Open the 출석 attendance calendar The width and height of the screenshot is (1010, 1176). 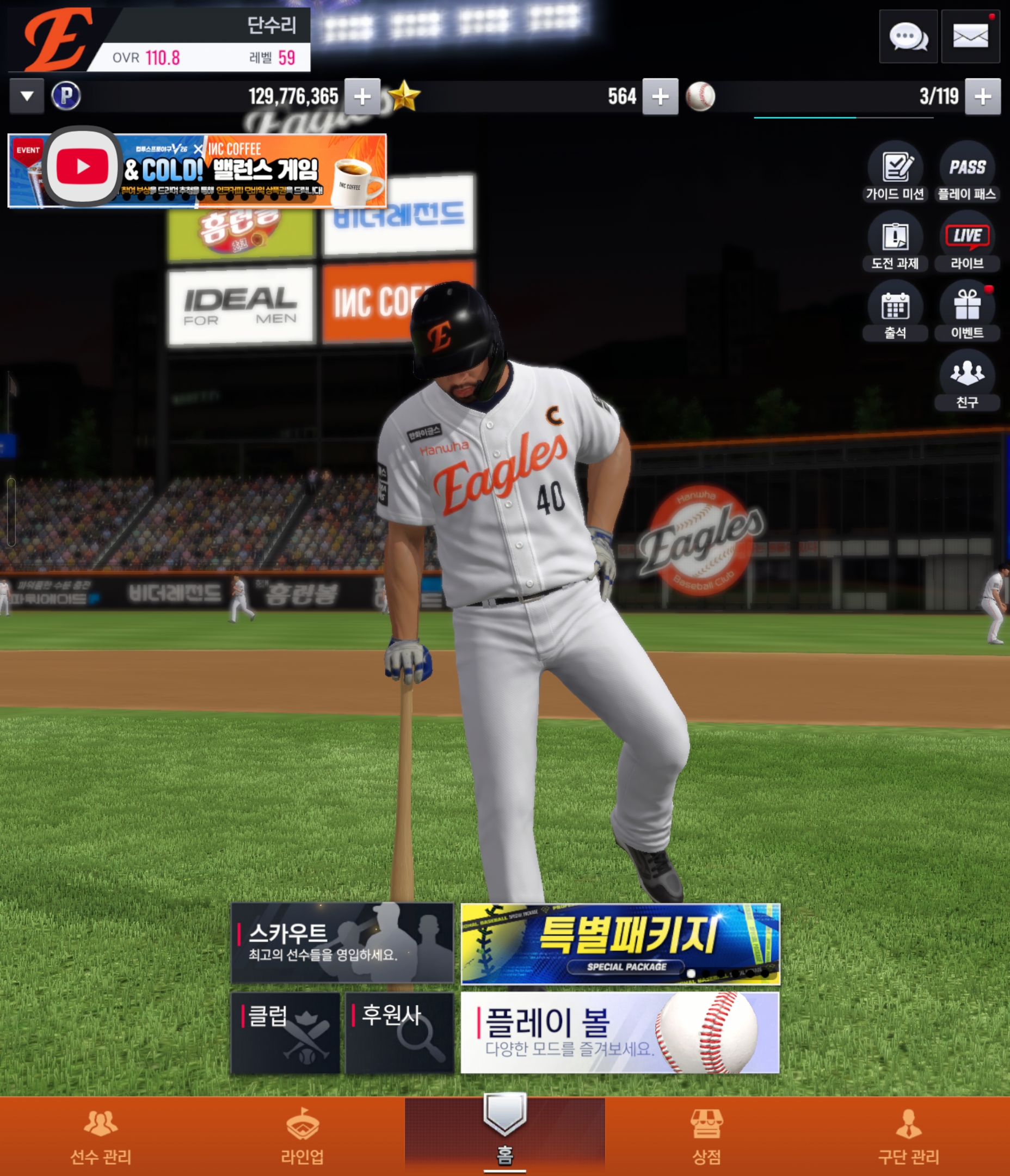[895, 311]
